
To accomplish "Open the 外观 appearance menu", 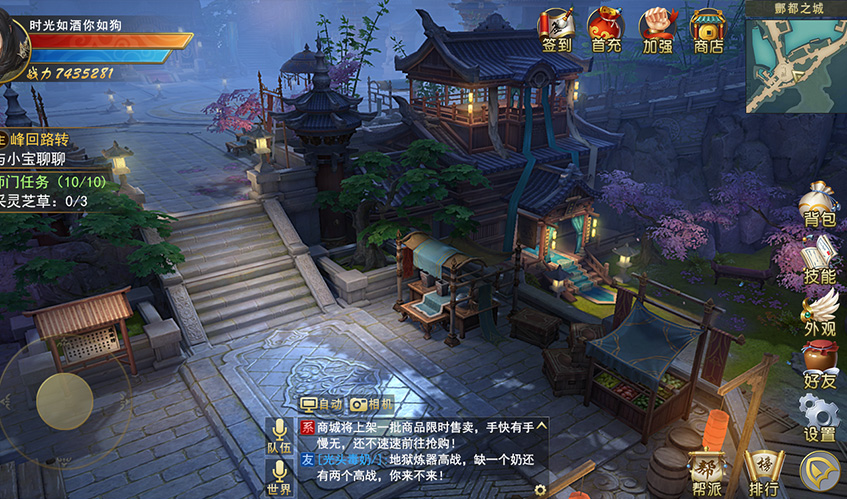I will click(x=819, y=314).
